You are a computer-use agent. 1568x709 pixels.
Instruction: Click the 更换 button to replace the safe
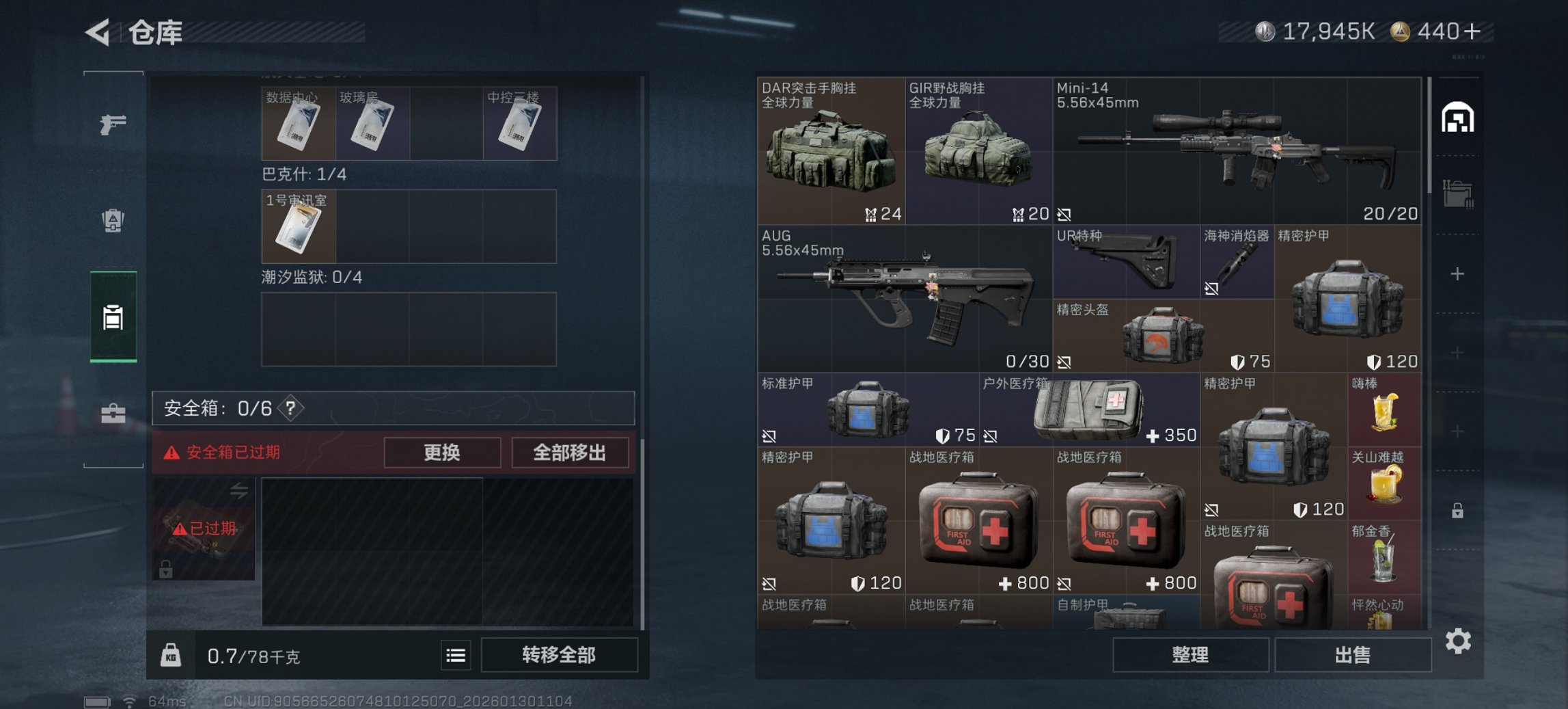(442, 453)
